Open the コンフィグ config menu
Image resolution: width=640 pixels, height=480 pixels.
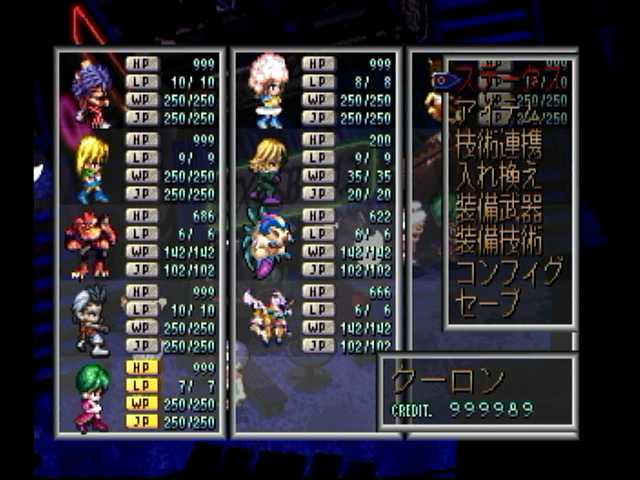pyautogui.click(x=508, y=271)
